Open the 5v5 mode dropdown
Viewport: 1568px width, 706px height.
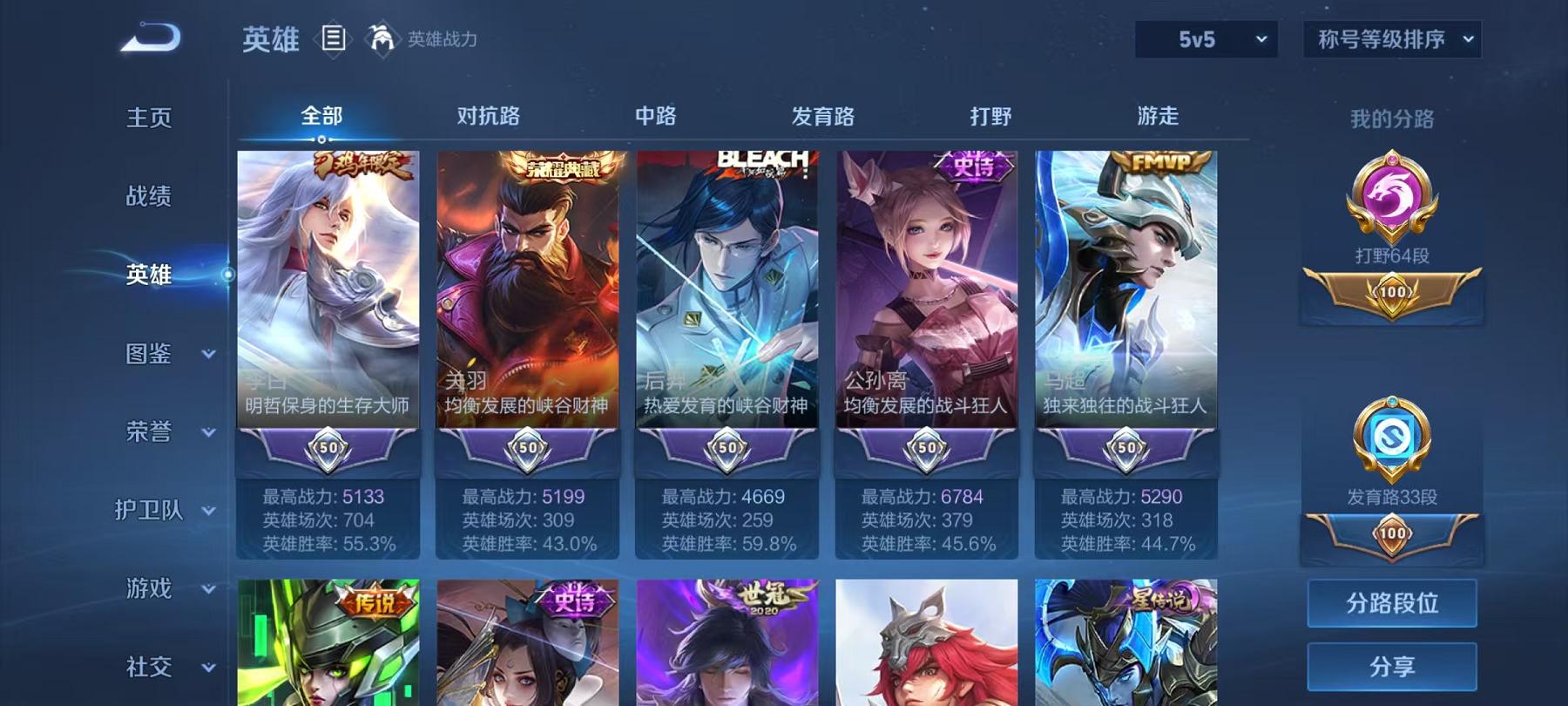tap(1207, 37)
